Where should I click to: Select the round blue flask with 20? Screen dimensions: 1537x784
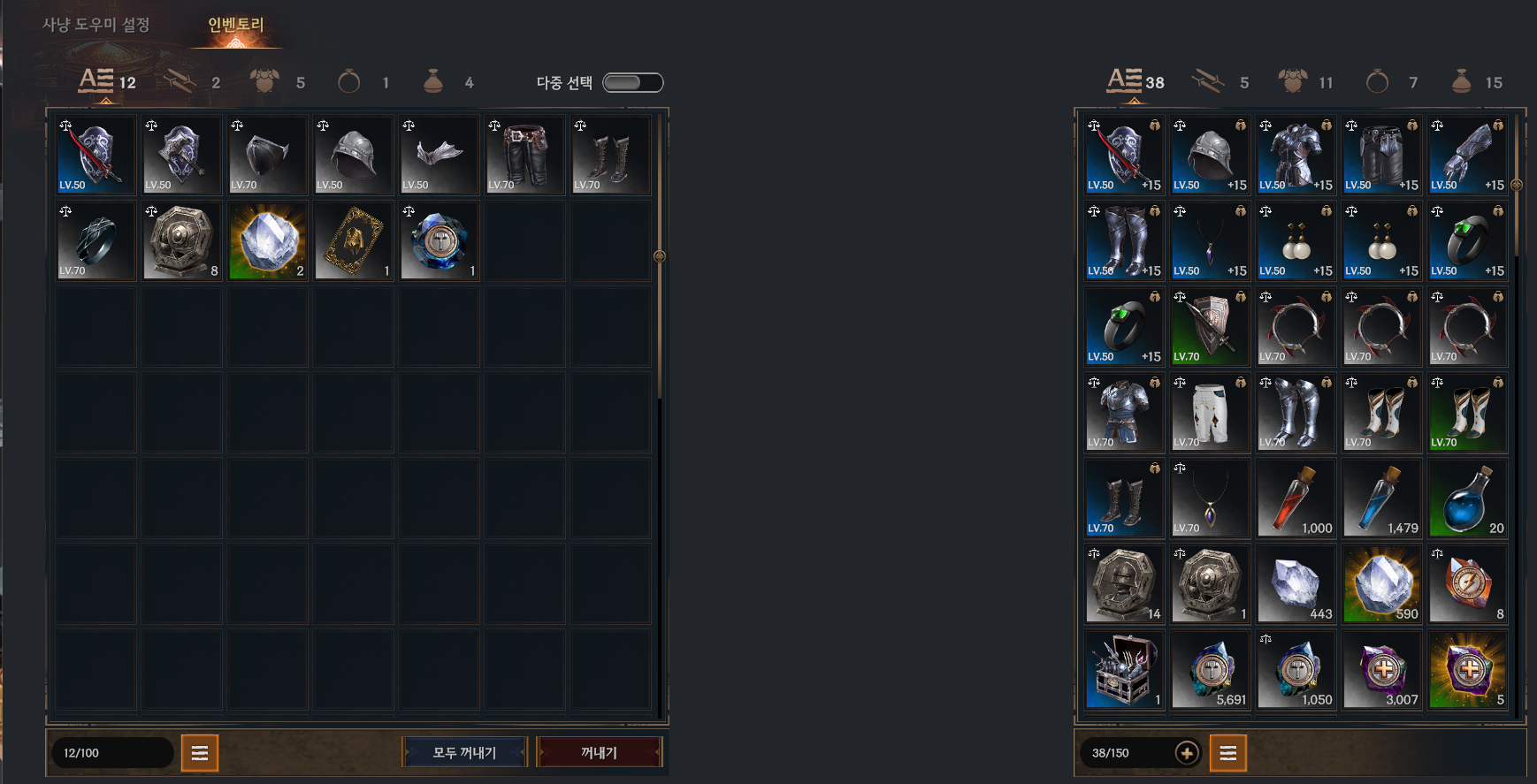(x=1467, y=499)
